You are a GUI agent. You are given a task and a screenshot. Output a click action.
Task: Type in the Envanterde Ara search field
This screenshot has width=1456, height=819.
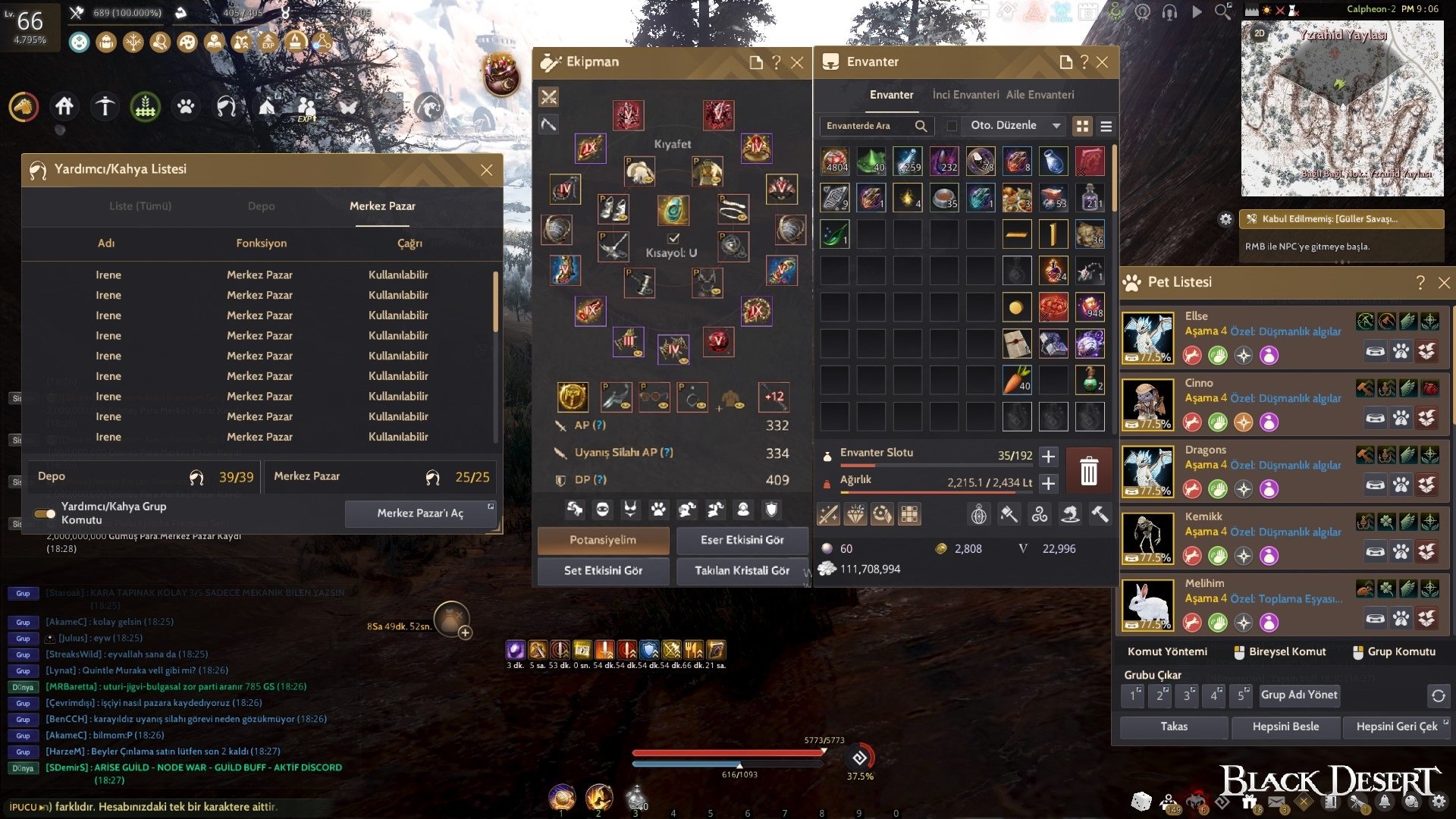coord(868,126)
